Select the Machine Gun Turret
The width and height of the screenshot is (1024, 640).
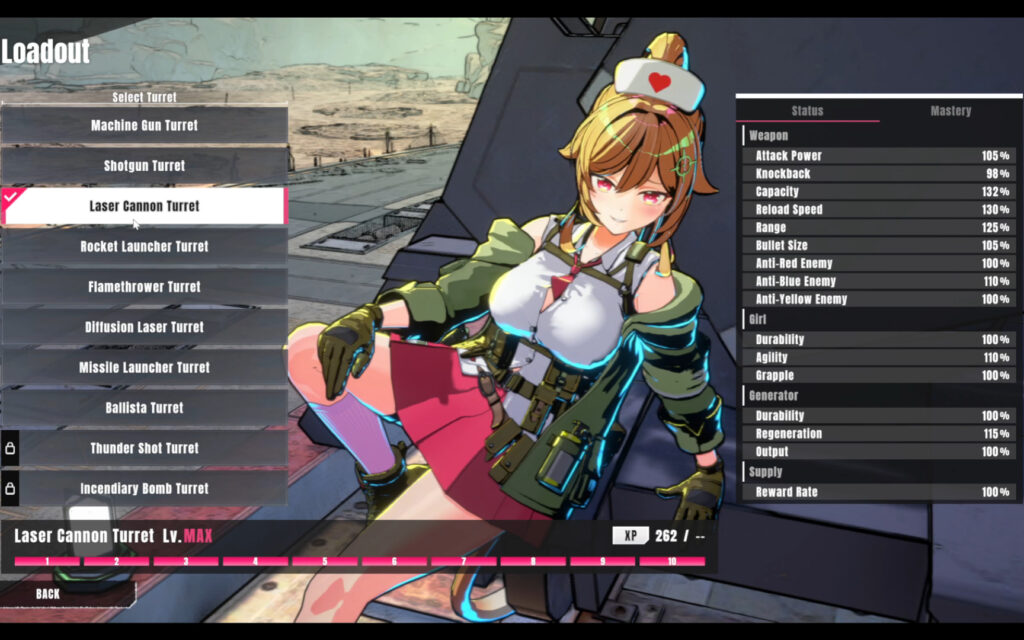tap(144, 126)
